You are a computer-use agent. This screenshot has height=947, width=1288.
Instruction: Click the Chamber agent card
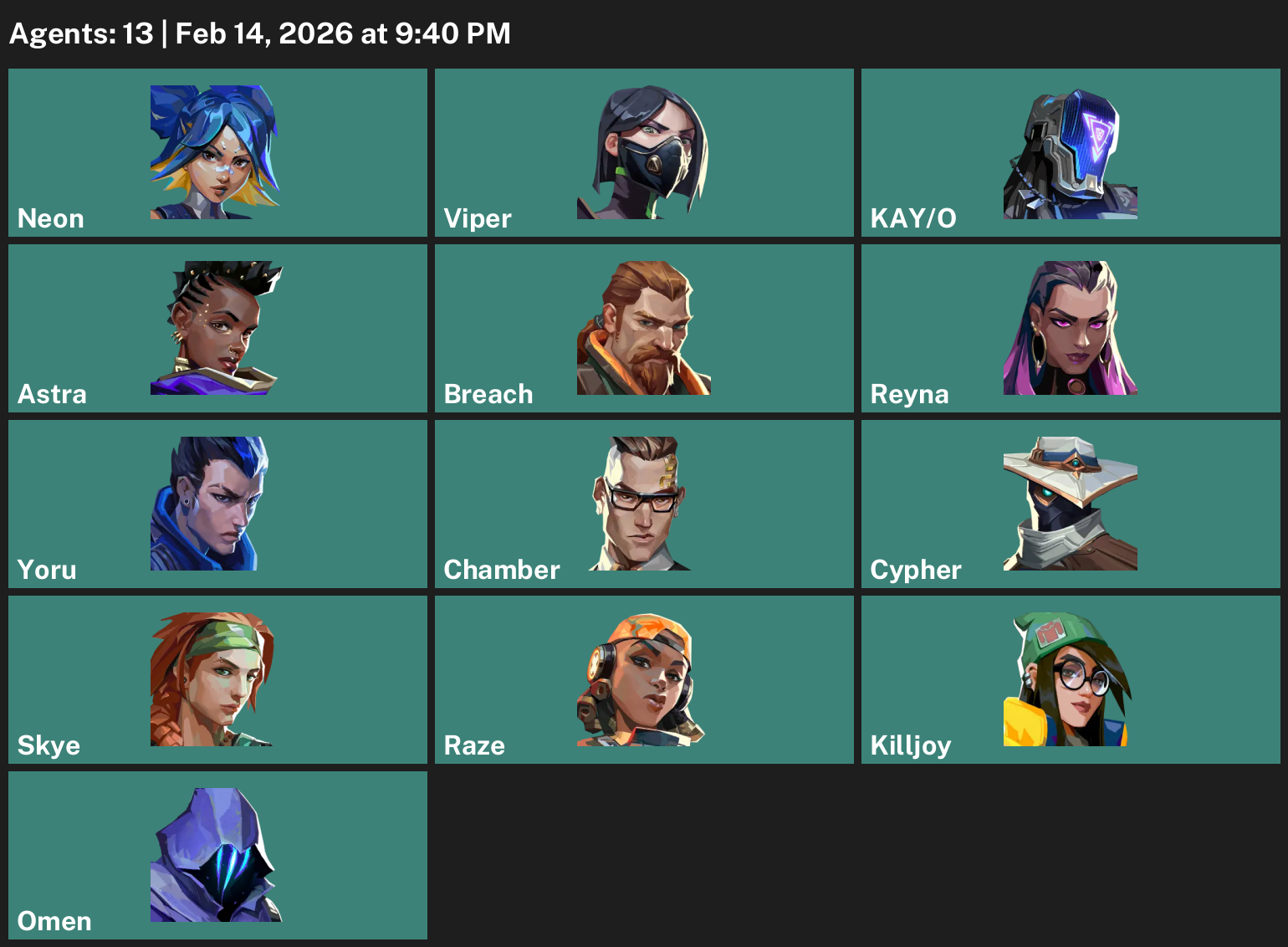coord(642,503)
